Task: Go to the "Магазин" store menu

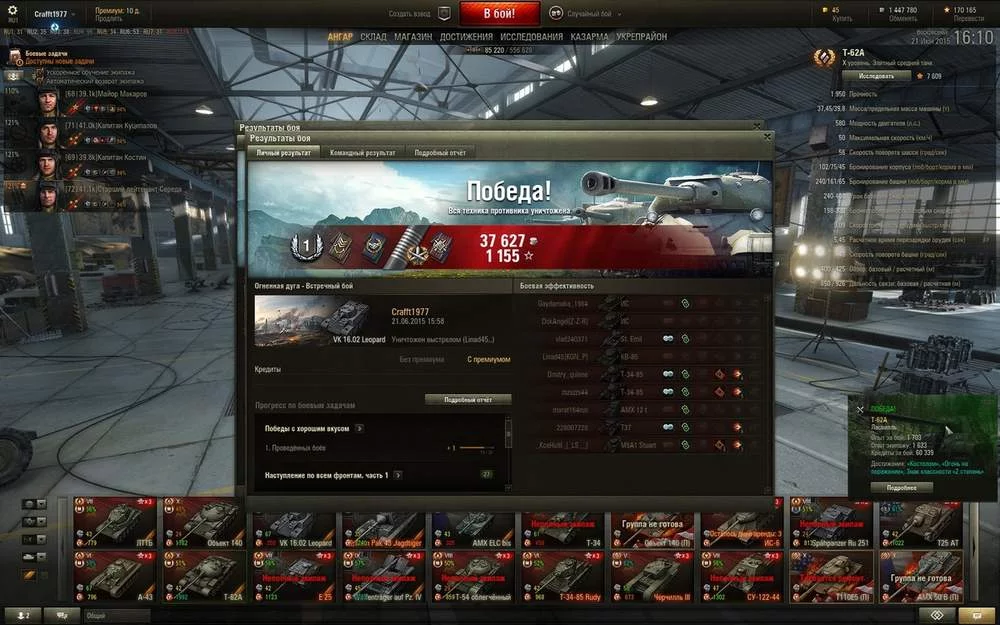Action: 413,37
